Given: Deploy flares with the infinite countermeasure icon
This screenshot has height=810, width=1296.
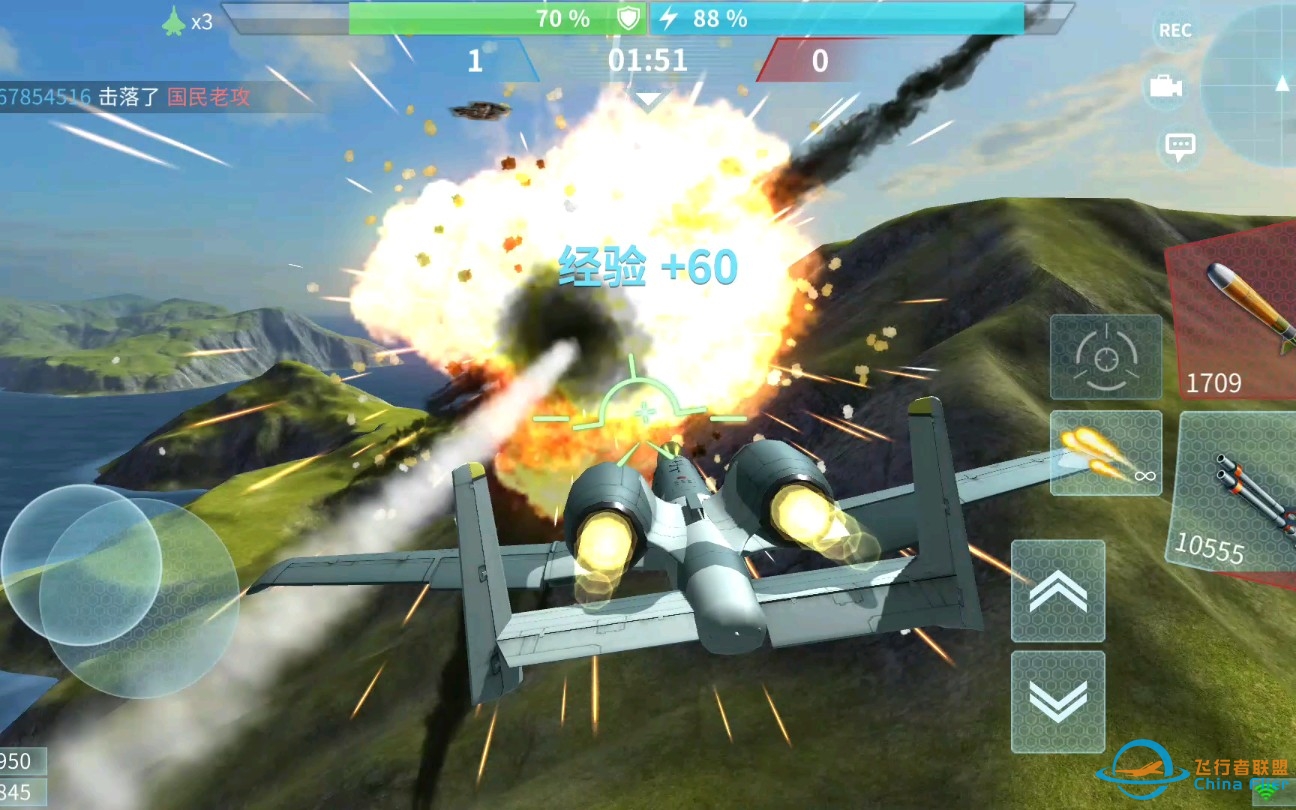Looking at the screenshot, I should coord(1105,455).
